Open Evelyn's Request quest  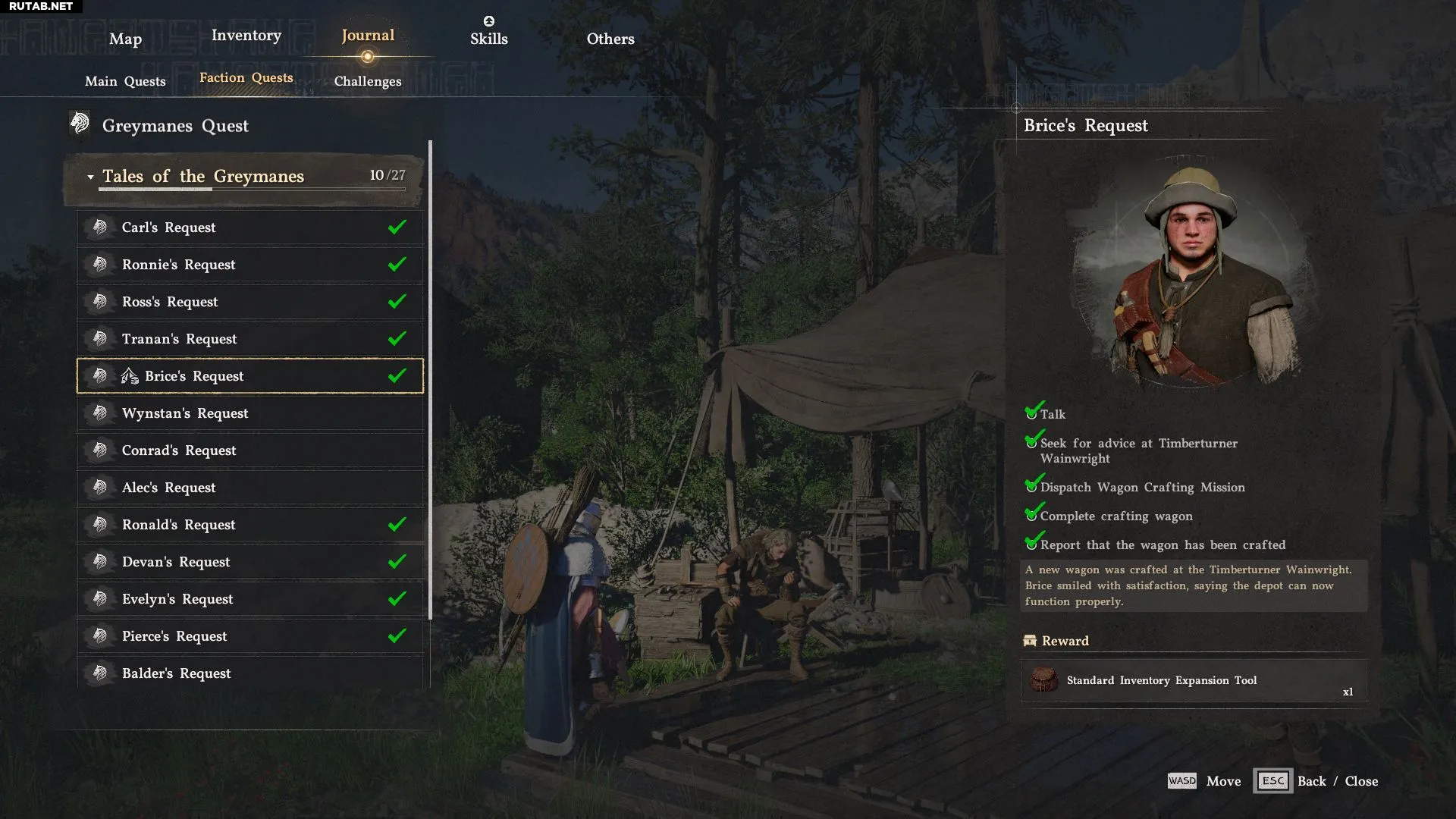[x=249, y=599]
